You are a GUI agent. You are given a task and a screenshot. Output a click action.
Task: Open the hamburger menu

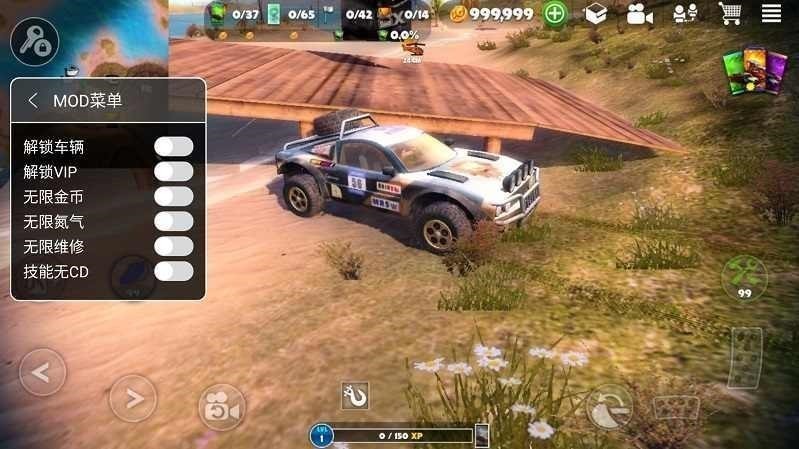pyautogui.click(x=771, y=14)
